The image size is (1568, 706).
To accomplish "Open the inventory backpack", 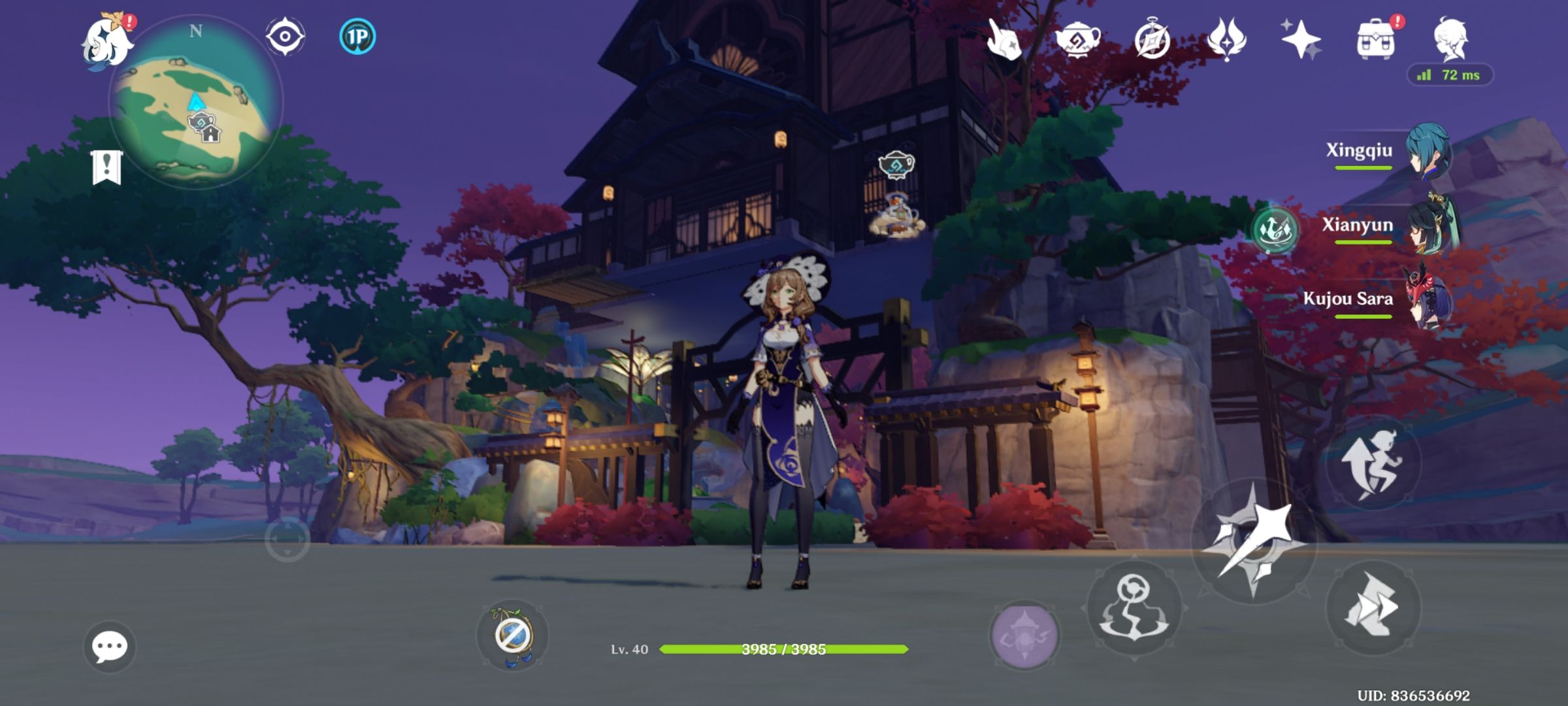I will click(x=1376, y=39).
